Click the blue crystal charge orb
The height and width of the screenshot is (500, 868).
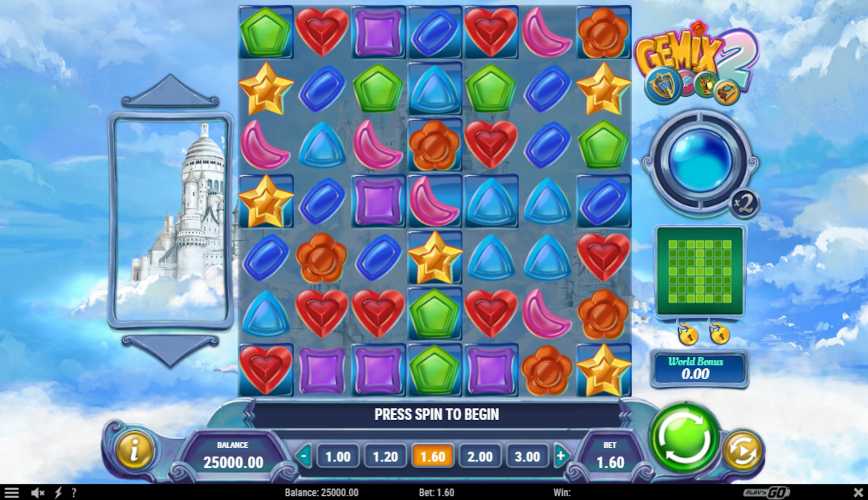pos(697,160)
